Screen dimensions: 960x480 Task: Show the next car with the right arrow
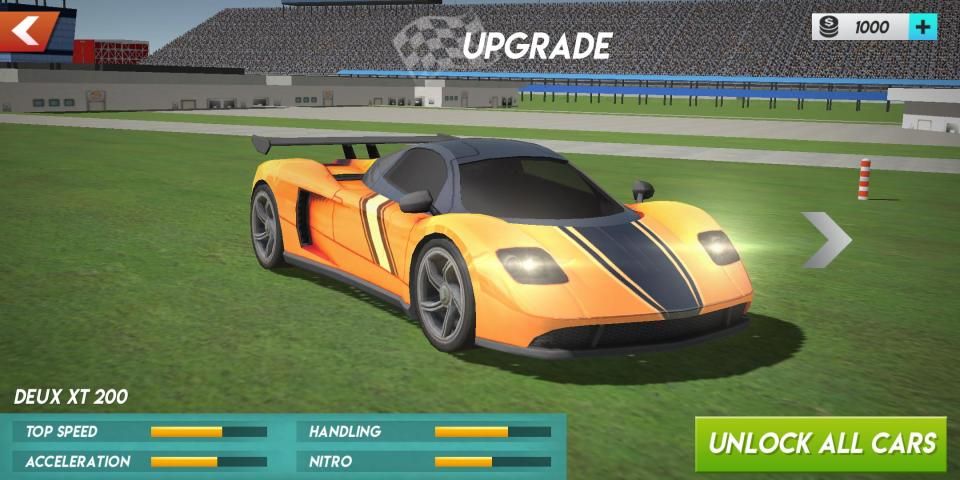pyautogui.click(x=826, y=240)
